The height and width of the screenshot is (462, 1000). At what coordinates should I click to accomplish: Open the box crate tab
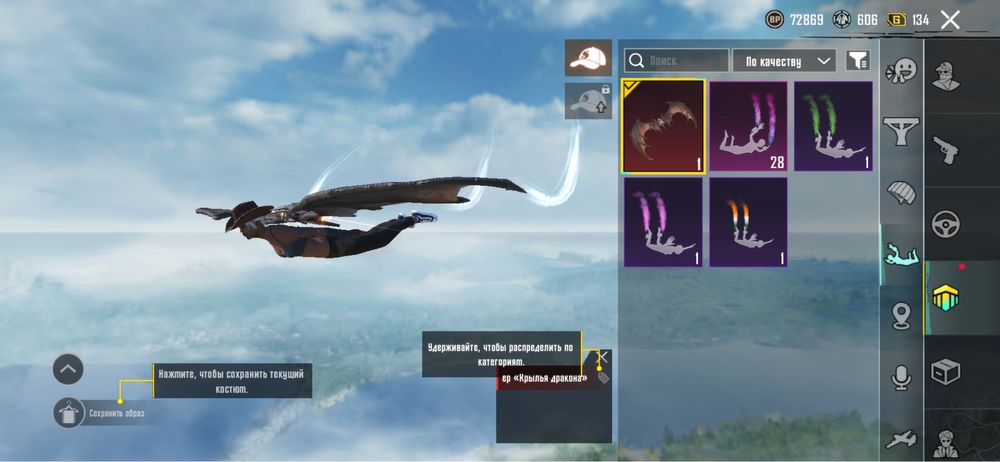[x=946, y=372]
